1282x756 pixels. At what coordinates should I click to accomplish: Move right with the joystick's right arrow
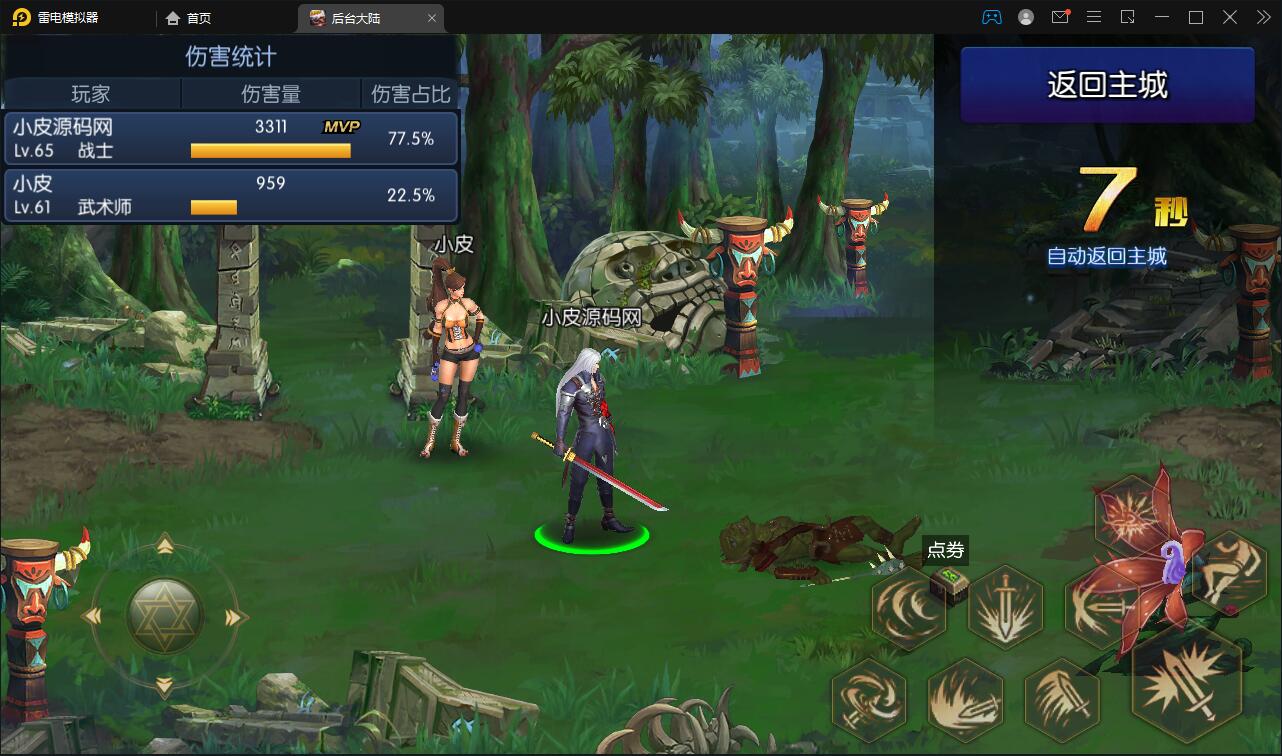[x=236, y=617]
